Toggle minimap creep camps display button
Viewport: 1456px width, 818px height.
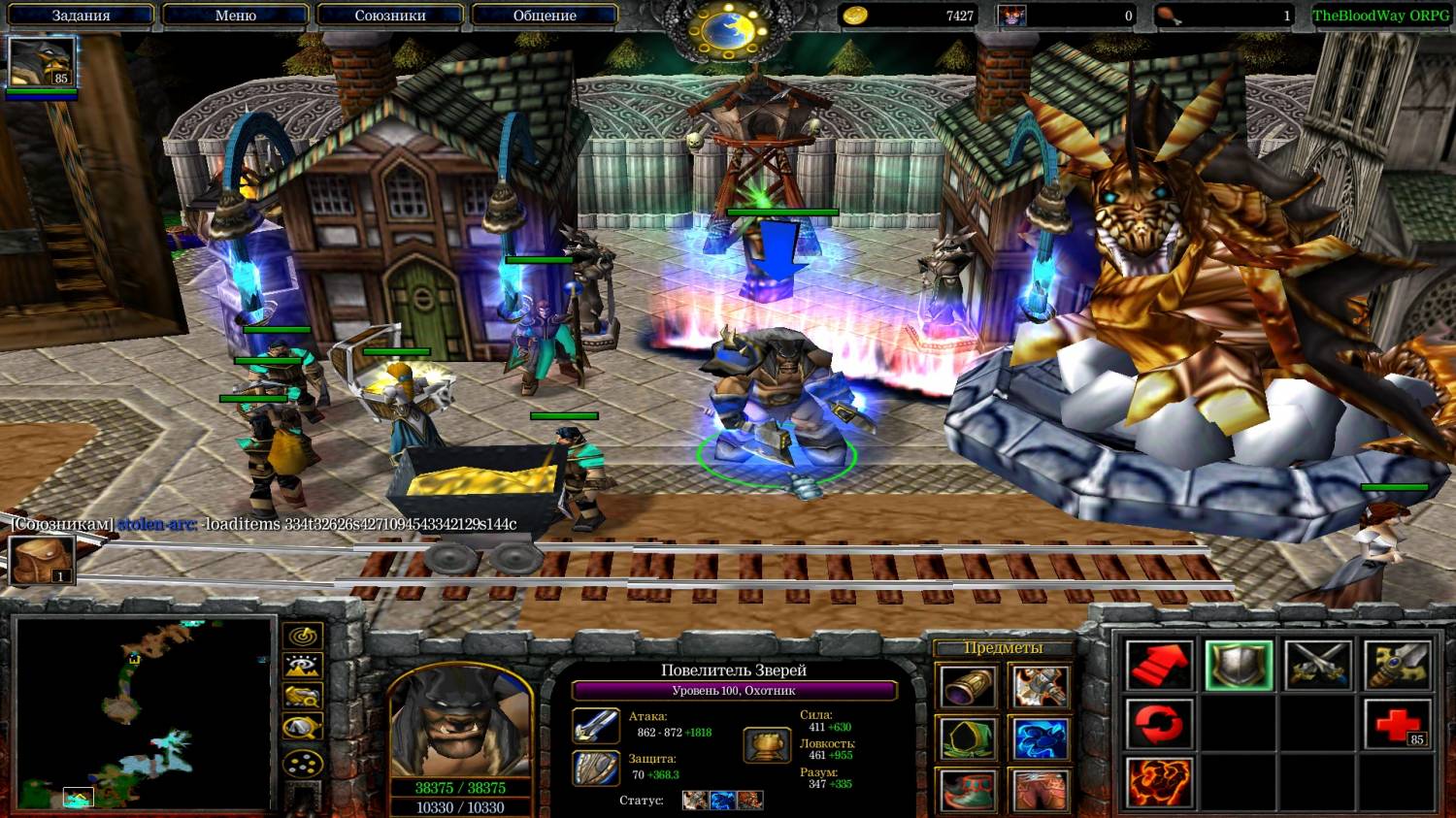[303, 728]
